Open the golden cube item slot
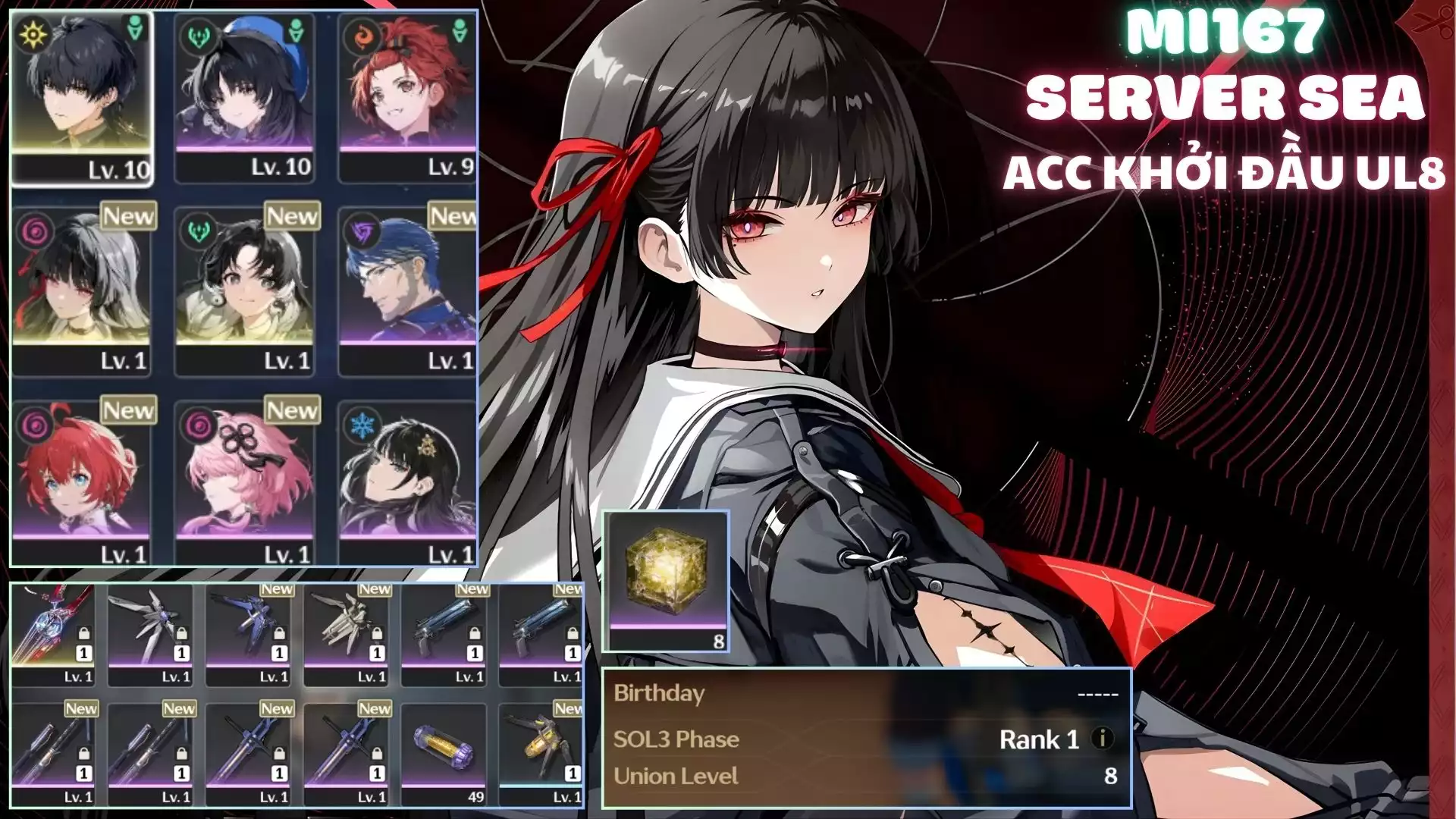This screenshot has width=1456, height=819. point(667,580)
